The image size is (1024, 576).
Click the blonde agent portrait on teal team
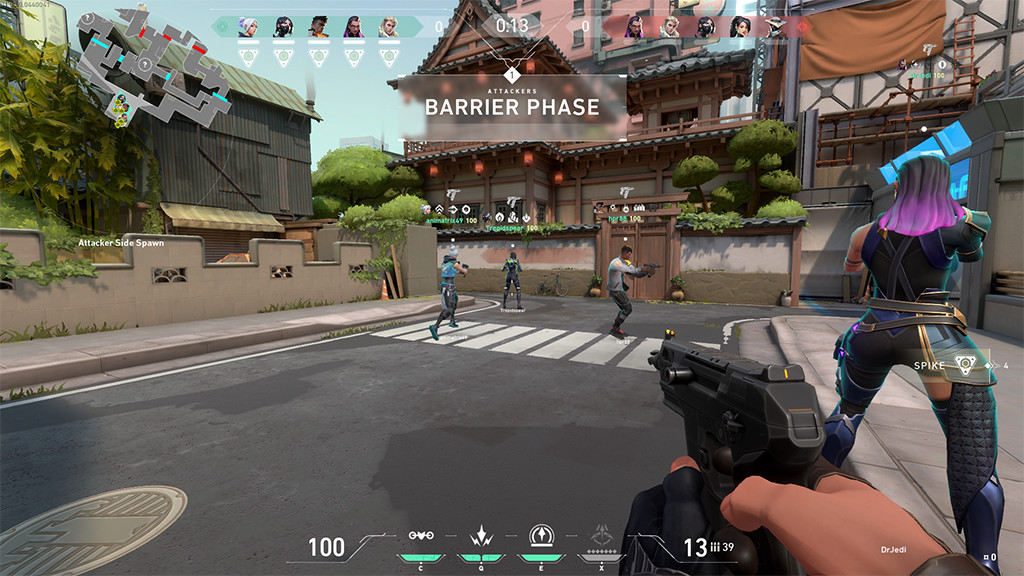[x=388, y=27]
